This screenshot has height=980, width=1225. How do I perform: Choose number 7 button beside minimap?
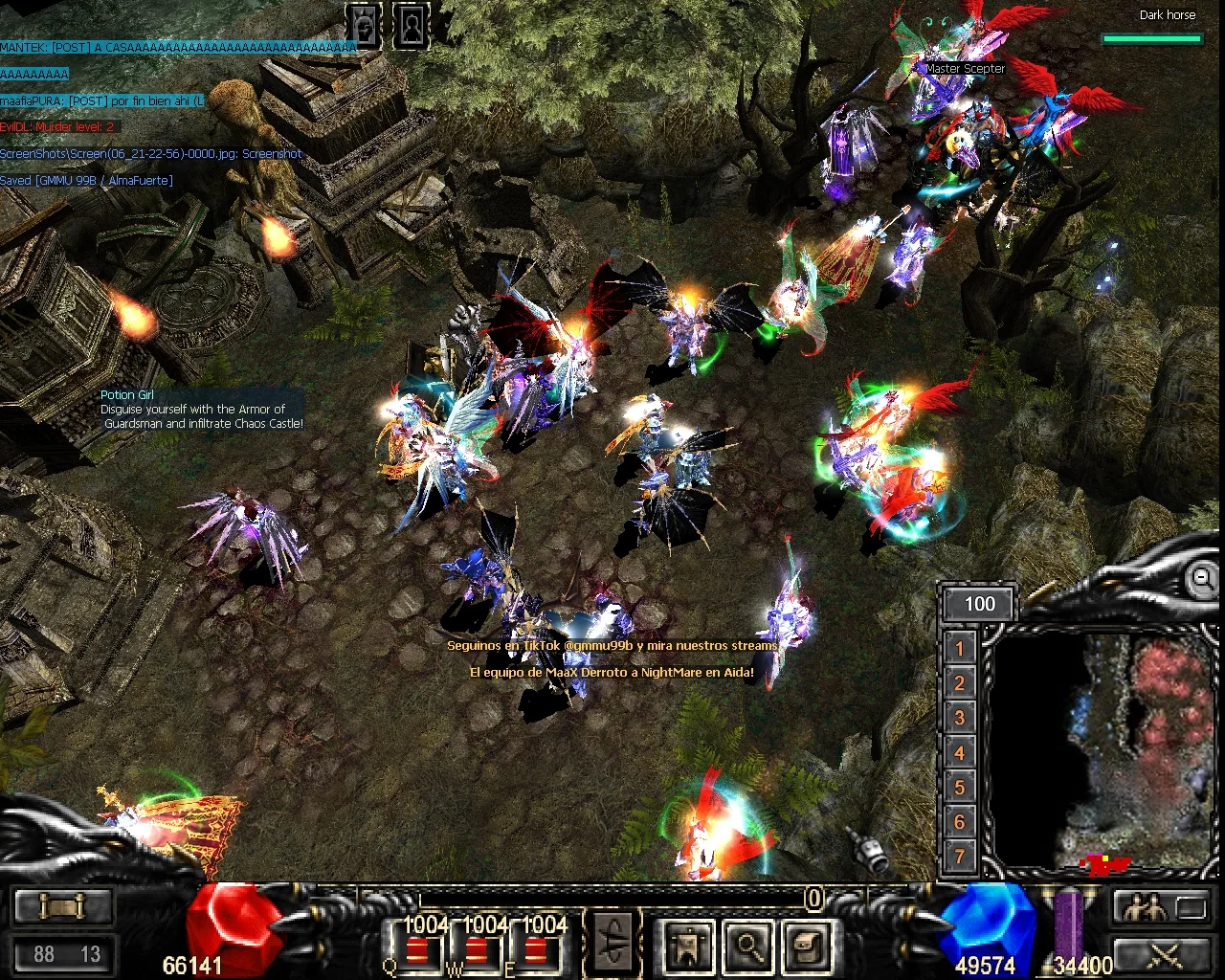click(959, 857)
